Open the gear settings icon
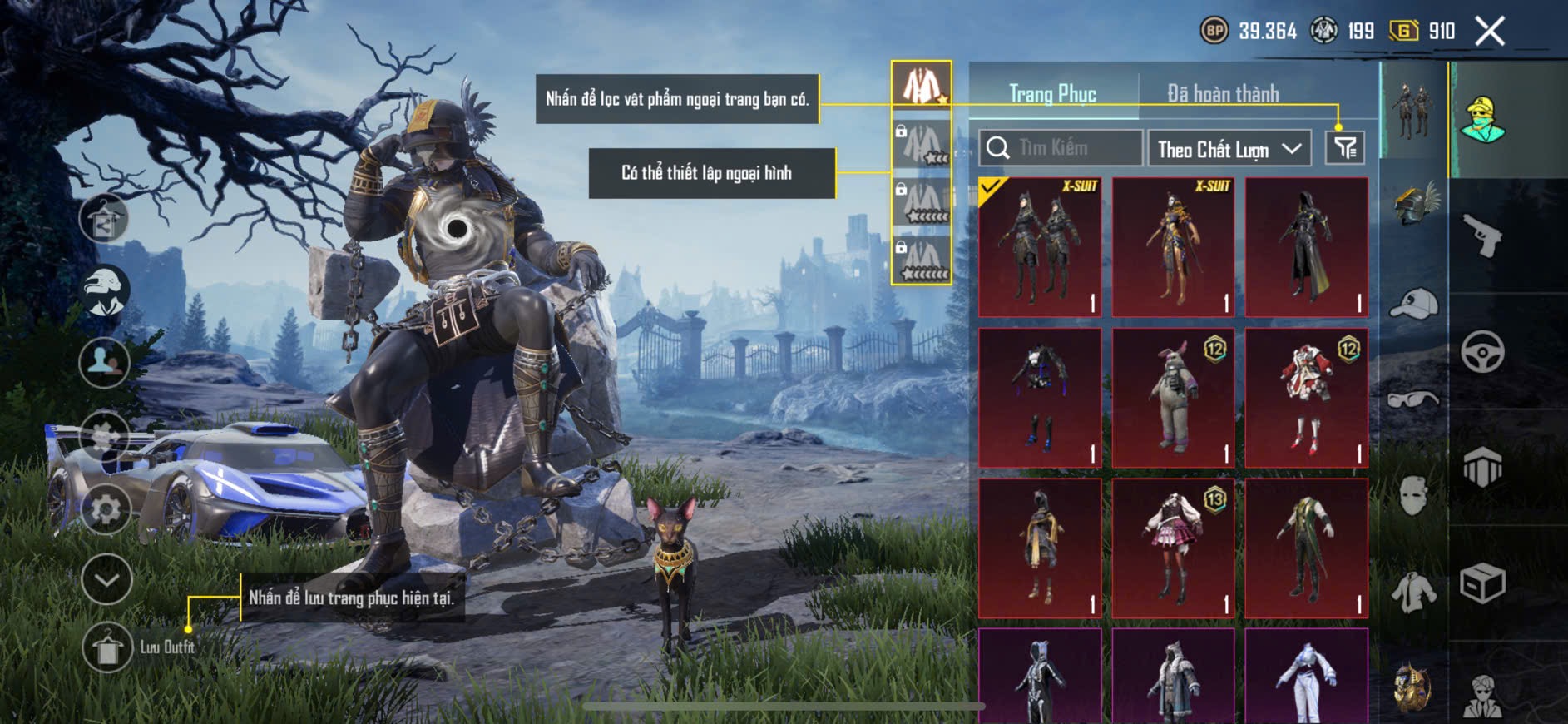This screenshot has height=724, width=1568. (x=106, y=509)
